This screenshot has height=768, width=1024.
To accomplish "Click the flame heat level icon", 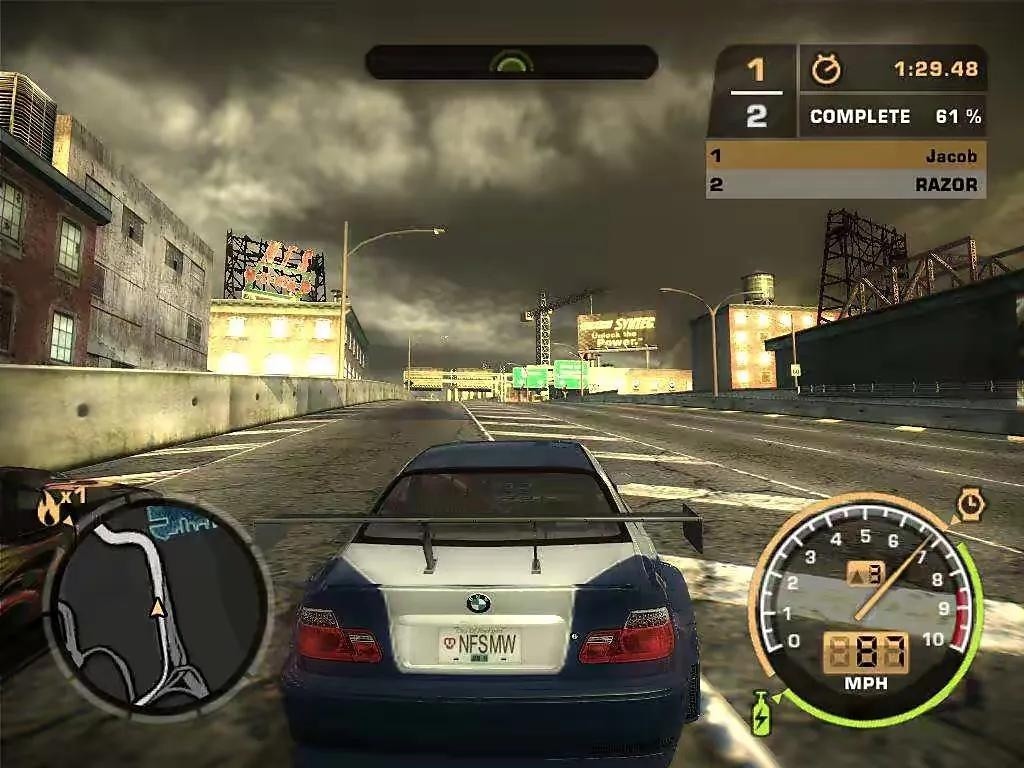I will coord(48,509).
